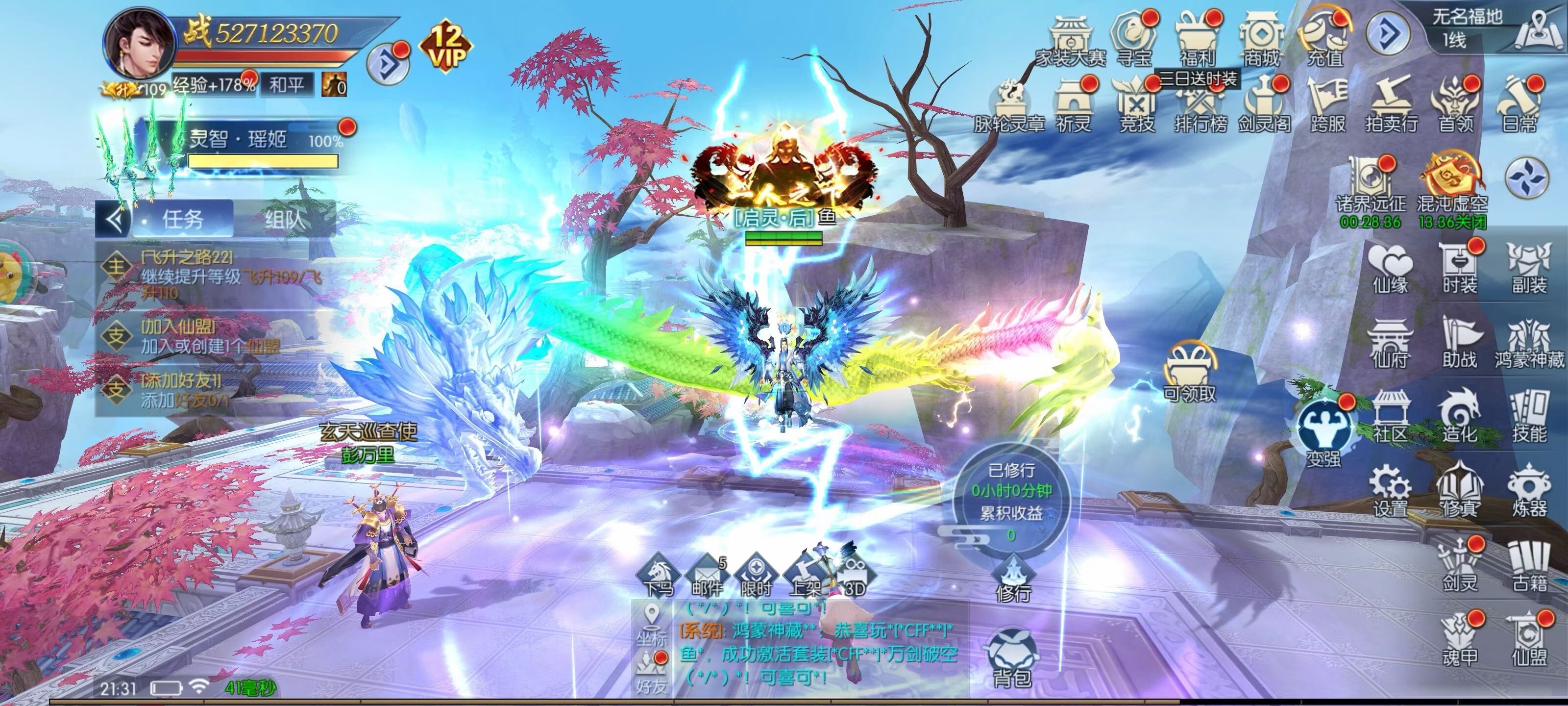Tap the 充值 recharge icon
Viewport: 1568px width, 706px height.
(1324, 37)
